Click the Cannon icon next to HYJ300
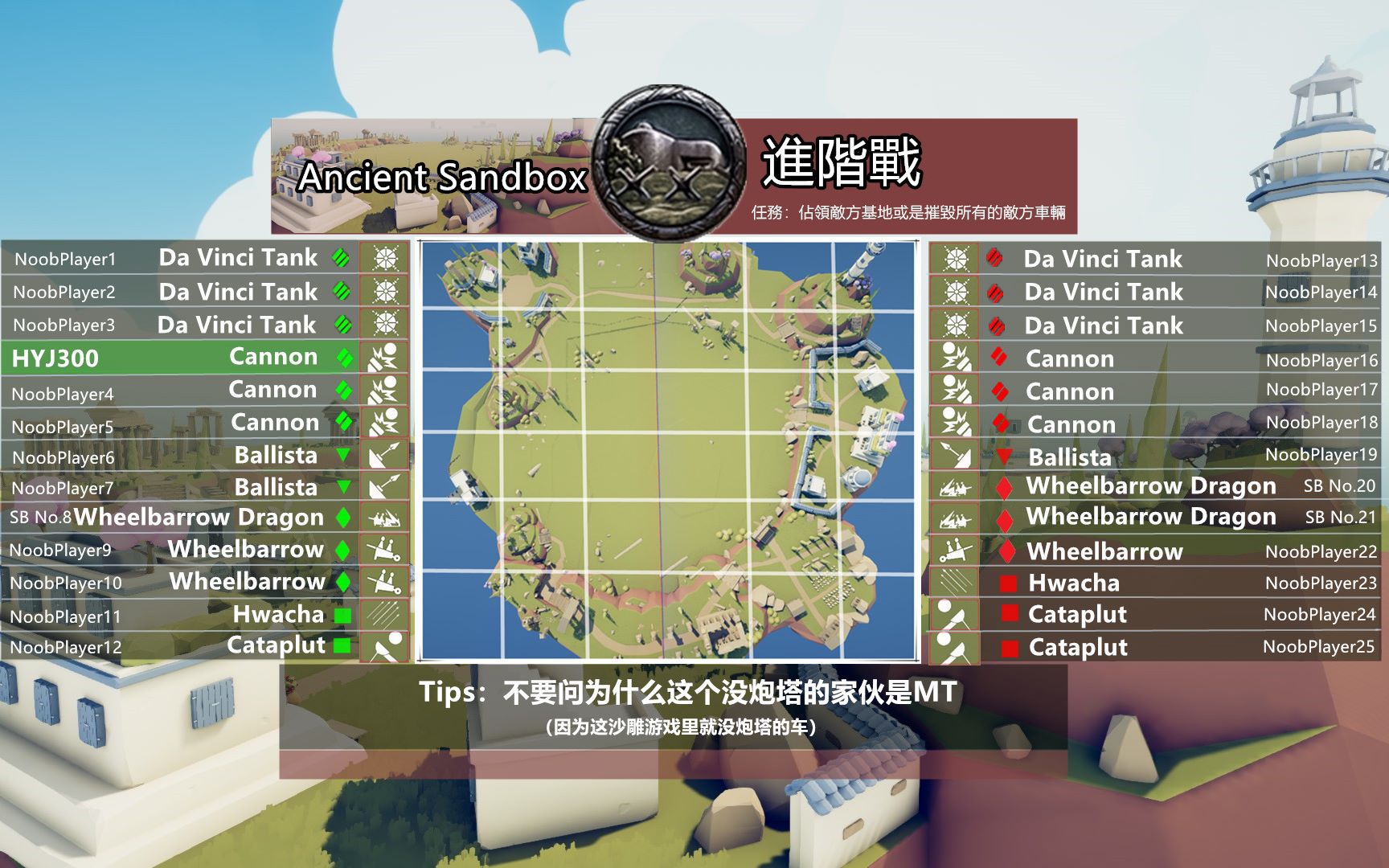The width and height of the screenshot is (1389, 868). [x=384, y=357]
